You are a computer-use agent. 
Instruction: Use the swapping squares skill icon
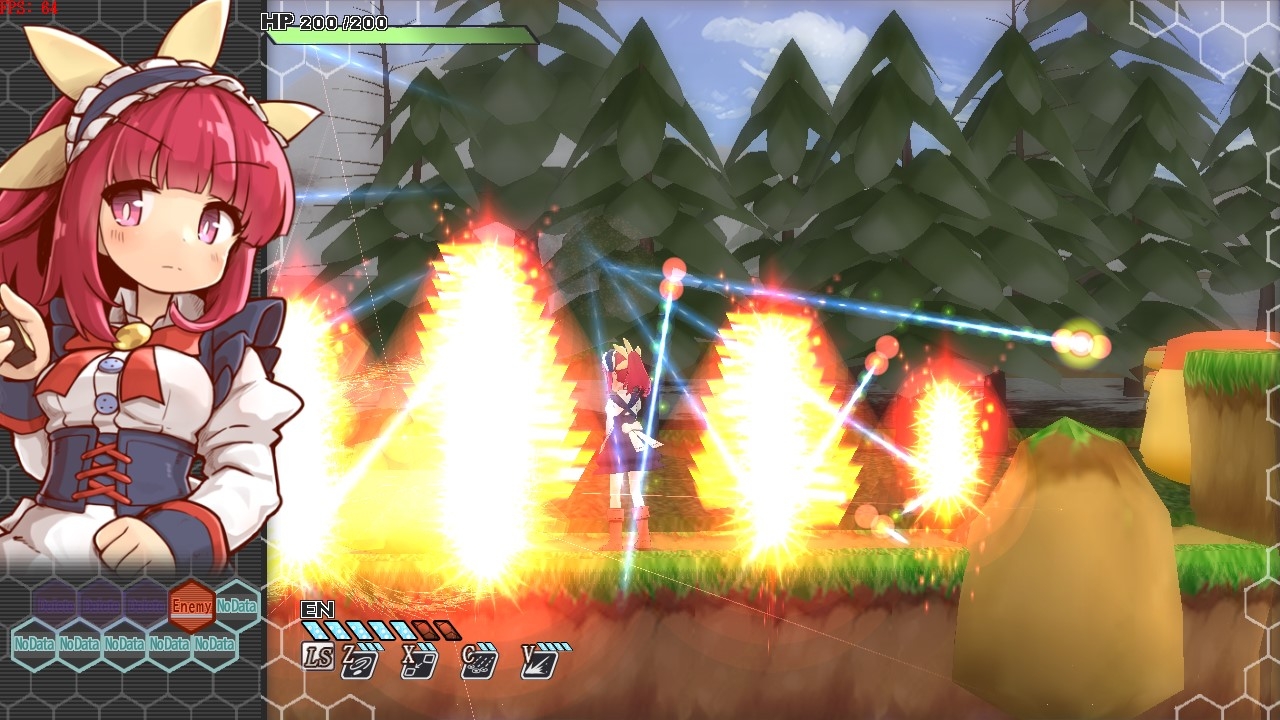(x=418, y=662)
